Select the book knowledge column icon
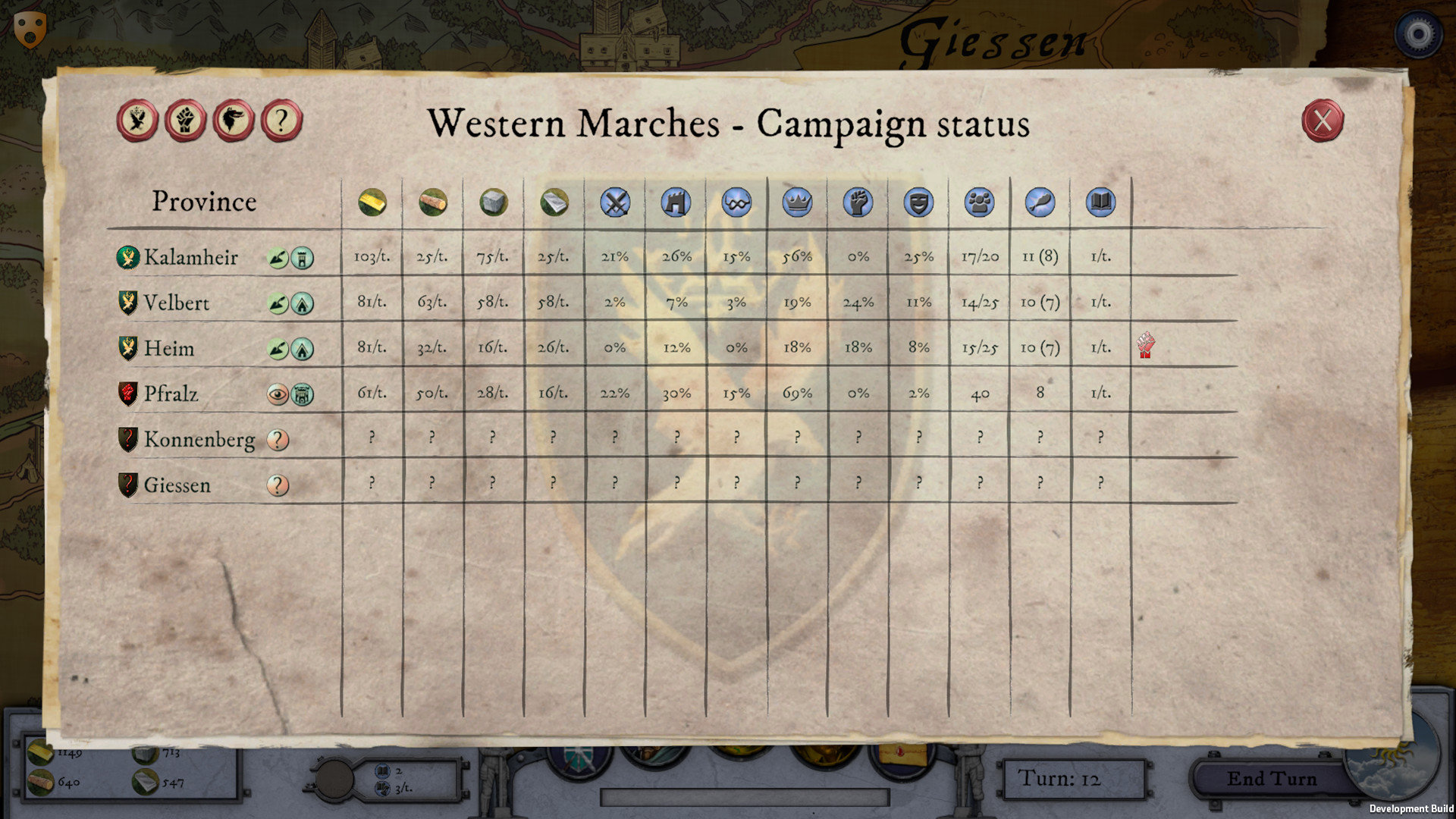This screenshot has height=819, width=1456. point(1100,202)
